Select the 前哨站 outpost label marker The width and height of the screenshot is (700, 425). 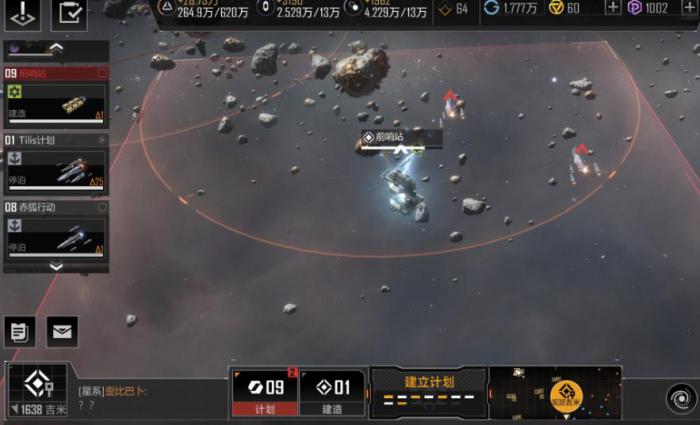point(385,137)
